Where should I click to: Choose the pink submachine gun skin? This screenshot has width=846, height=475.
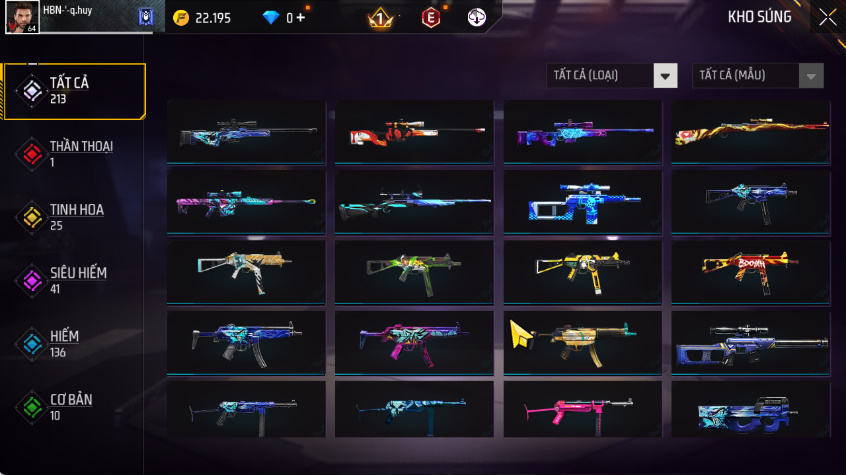point(582,410)
